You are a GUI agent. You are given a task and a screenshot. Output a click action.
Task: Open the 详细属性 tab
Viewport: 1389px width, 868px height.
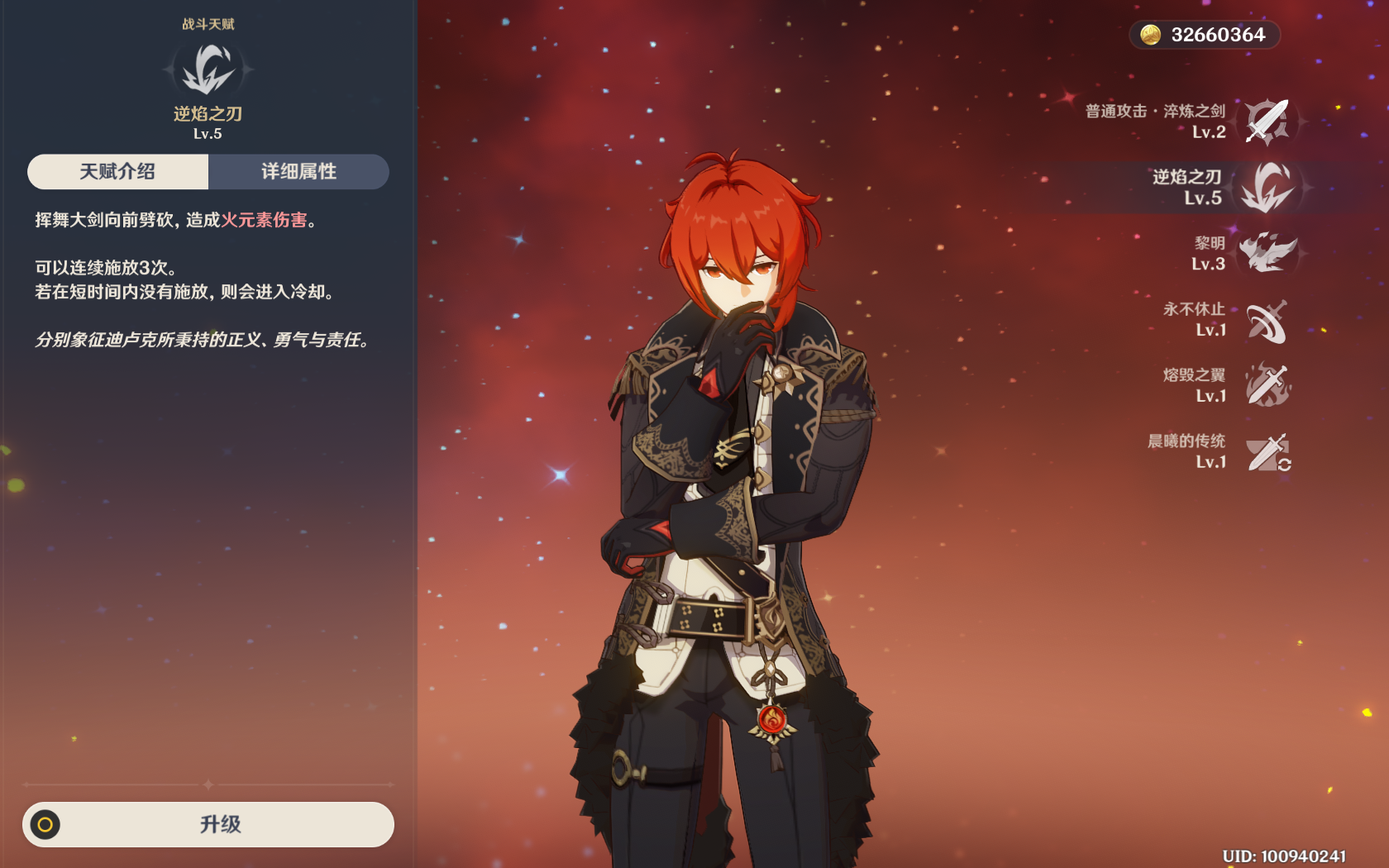point(298,172)
